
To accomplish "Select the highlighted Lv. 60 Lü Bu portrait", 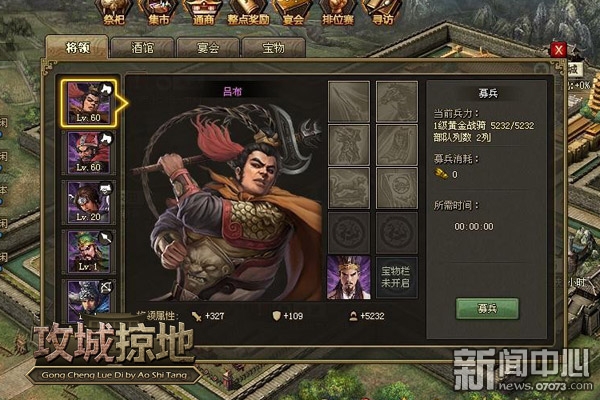I will 87,102.
